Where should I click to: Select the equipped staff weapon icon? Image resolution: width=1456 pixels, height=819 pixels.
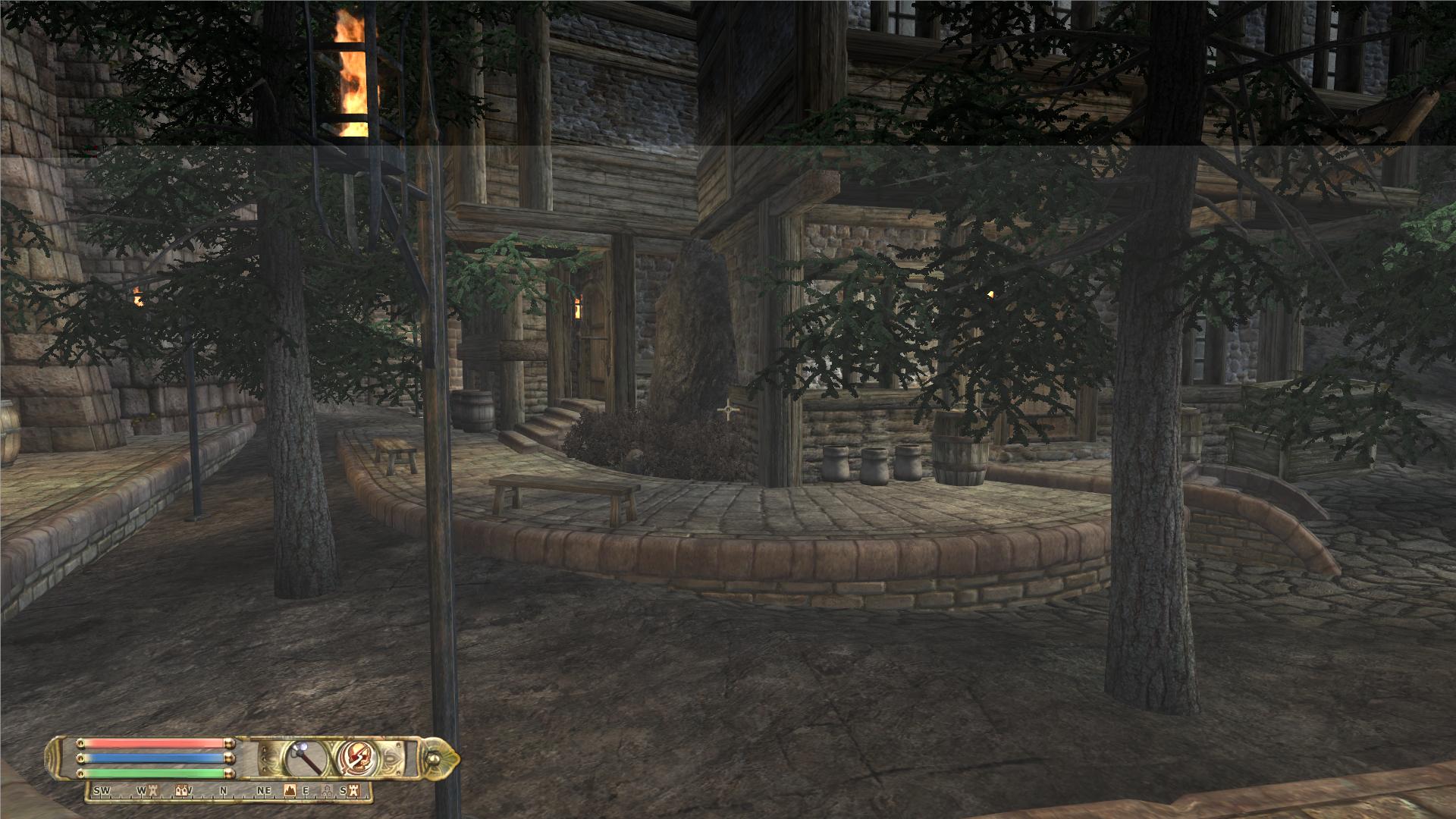point(306,758)
